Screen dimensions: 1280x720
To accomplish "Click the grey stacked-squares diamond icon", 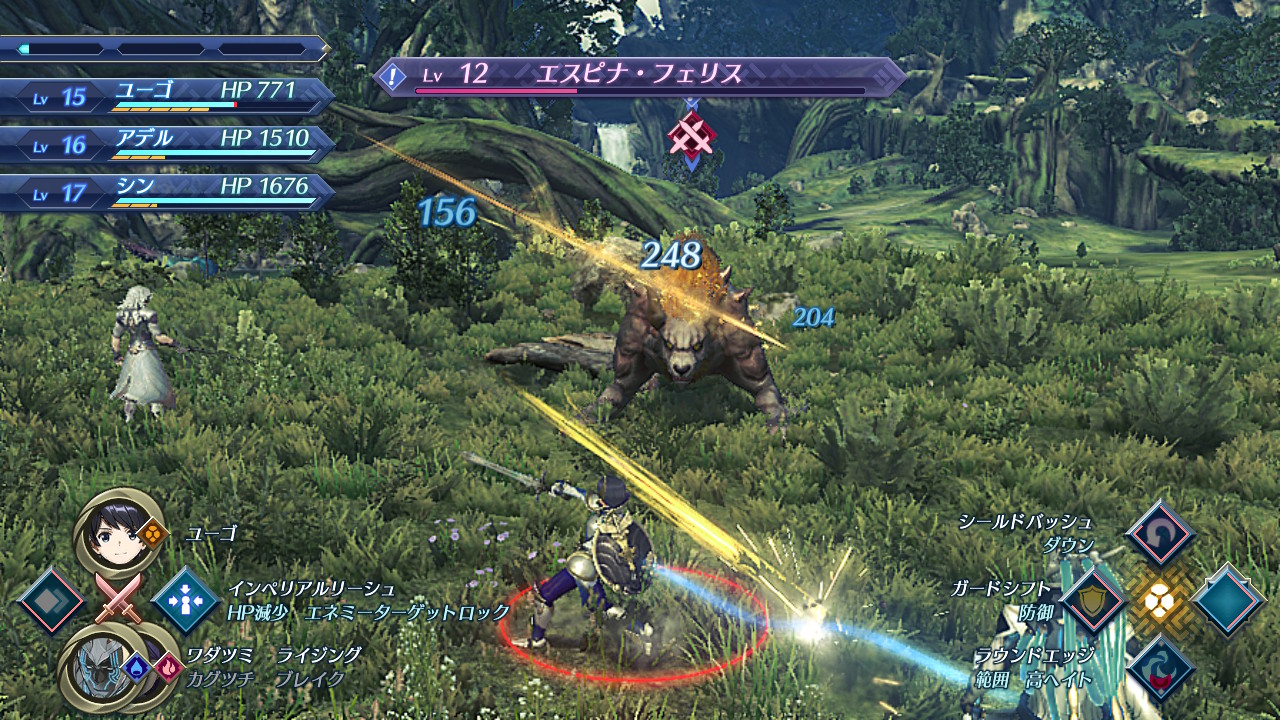I will click(50, 601).
